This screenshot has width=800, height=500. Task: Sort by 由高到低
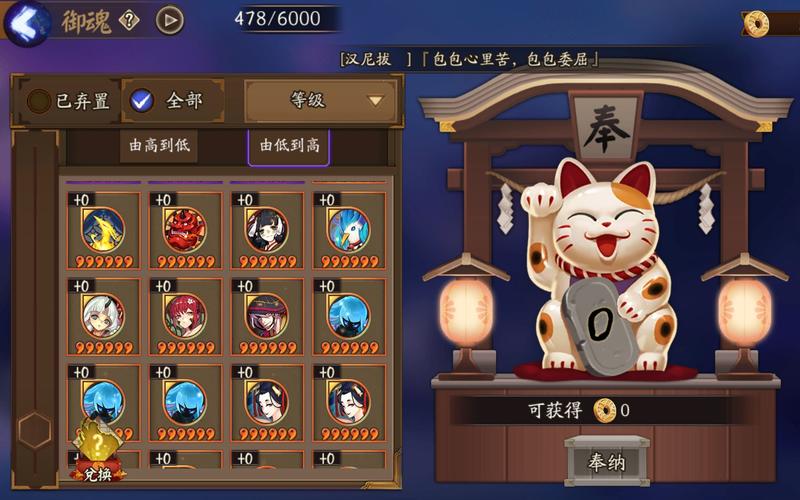(158, 145)
